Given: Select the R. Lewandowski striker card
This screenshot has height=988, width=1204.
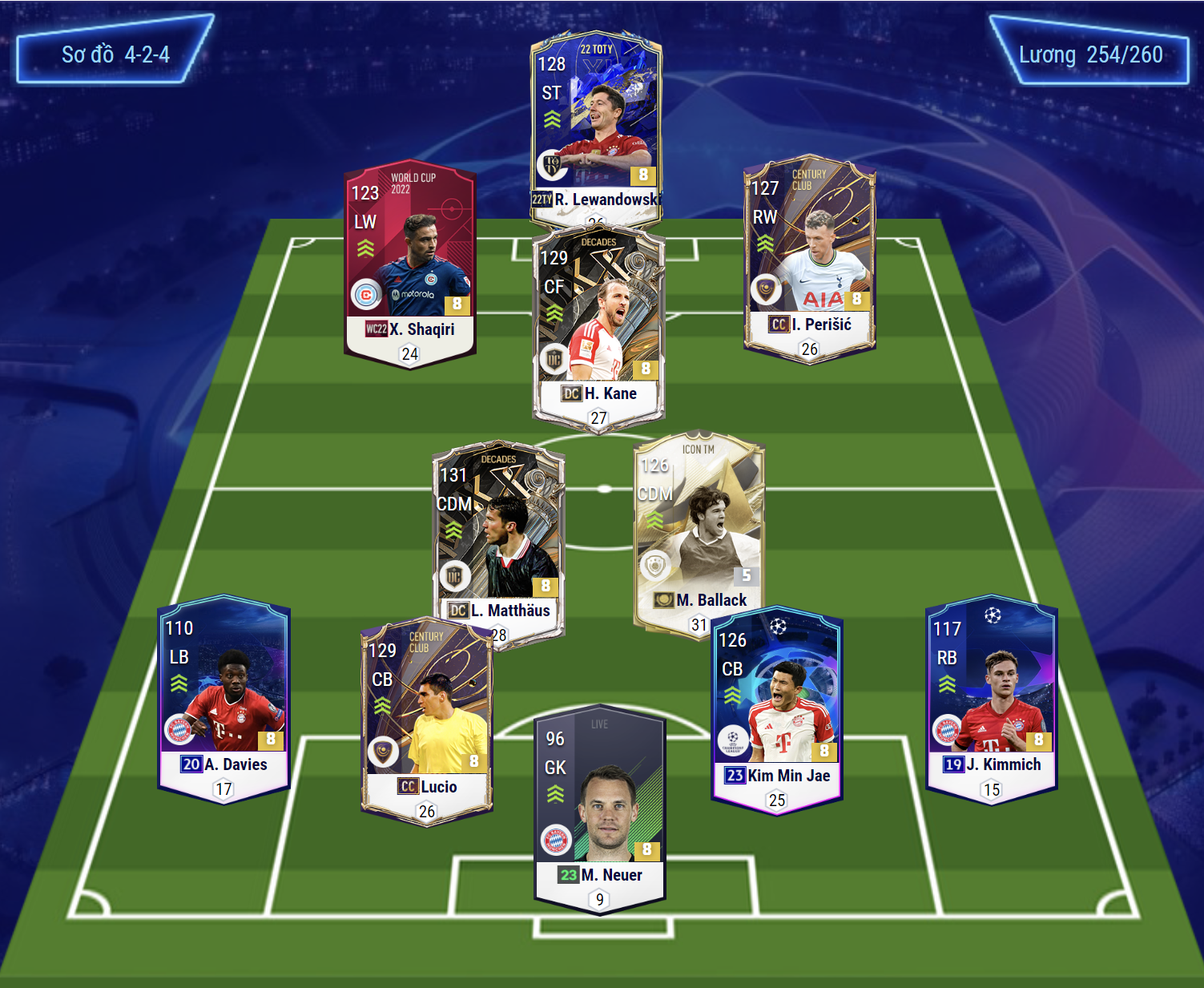Looking at the screenshot, I should coord(595,120).
